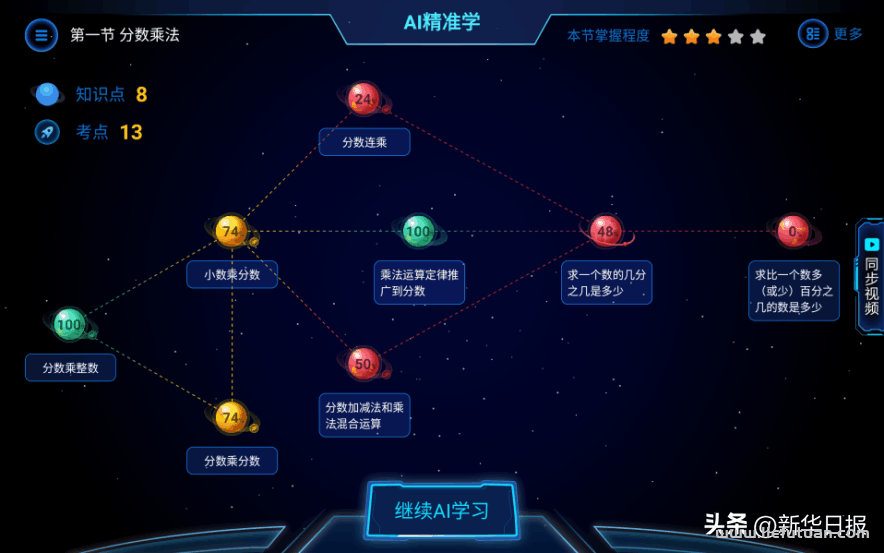
Task: Select the 分数乘整数 node
Action: pyautogui.click(x=69, y=324)
